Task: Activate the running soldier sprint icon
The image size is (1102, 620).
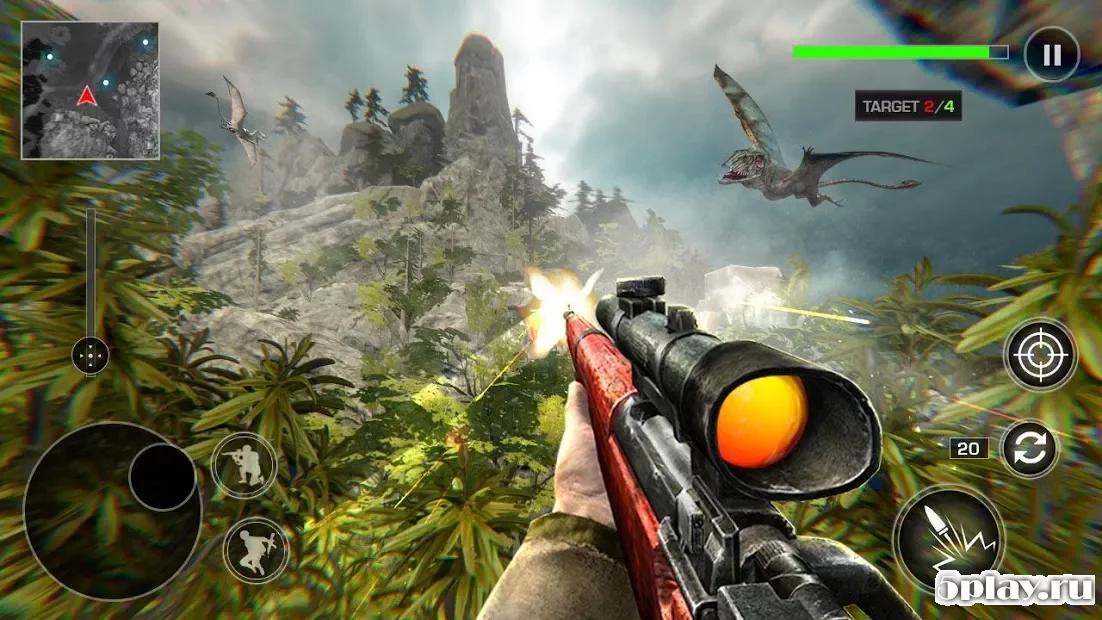Action: (255, 550)
